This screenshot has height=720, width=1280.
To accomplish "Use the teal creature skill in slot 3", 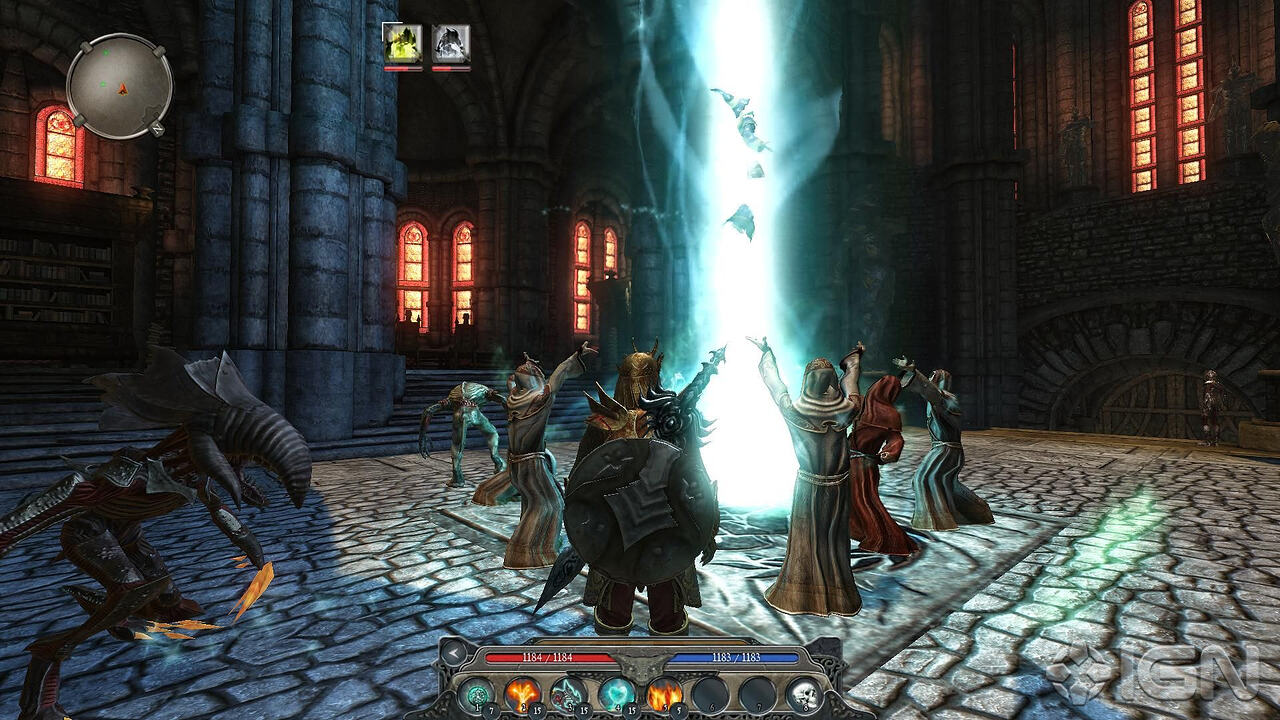I will click(570, 691).
